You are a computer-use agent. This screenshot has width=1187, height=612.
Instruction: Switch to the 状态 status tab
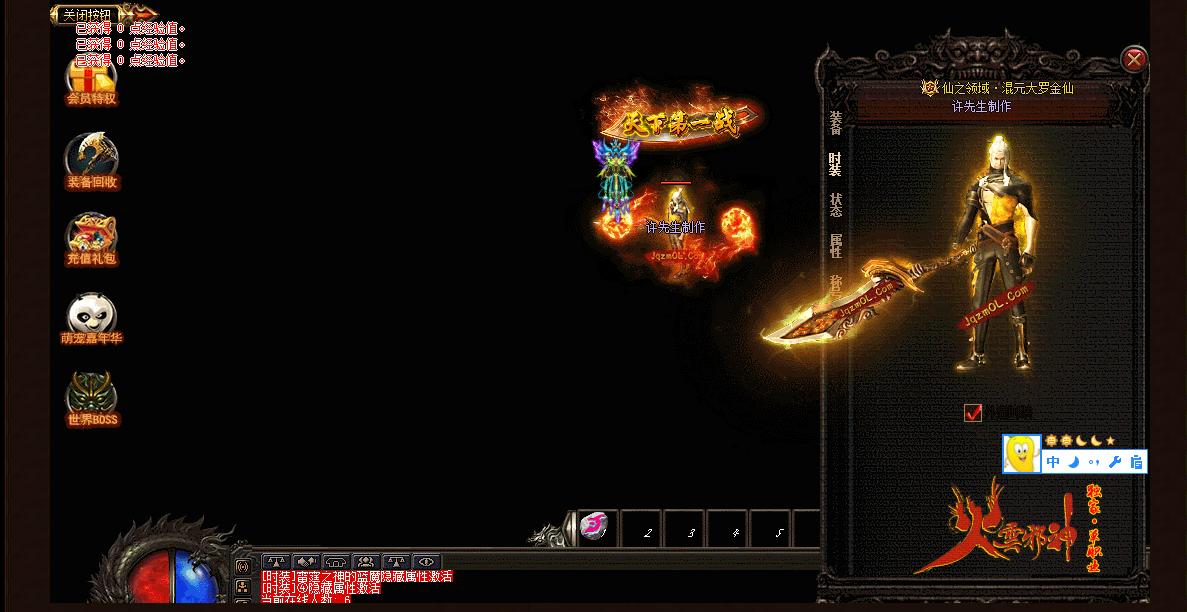pyautogui.click(x=836, y=204)
